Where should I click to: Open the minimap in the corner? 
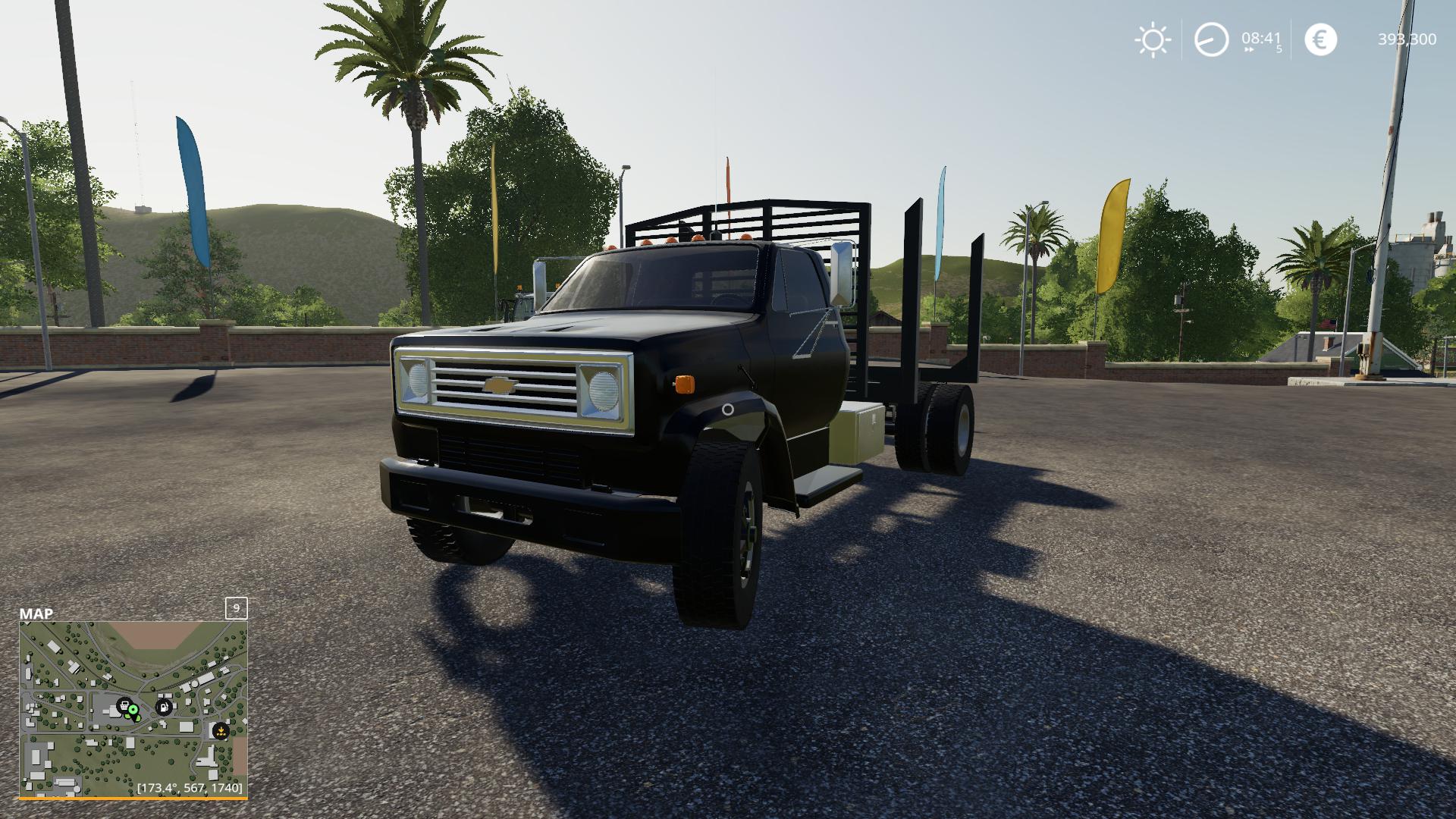[133, 709]
